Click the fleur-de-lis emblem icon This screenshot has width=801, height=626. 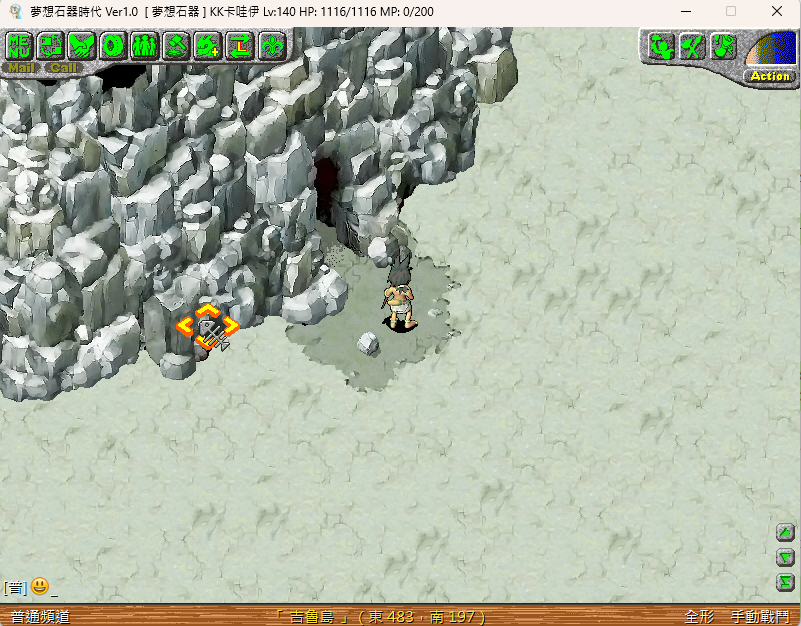point(272,46)
